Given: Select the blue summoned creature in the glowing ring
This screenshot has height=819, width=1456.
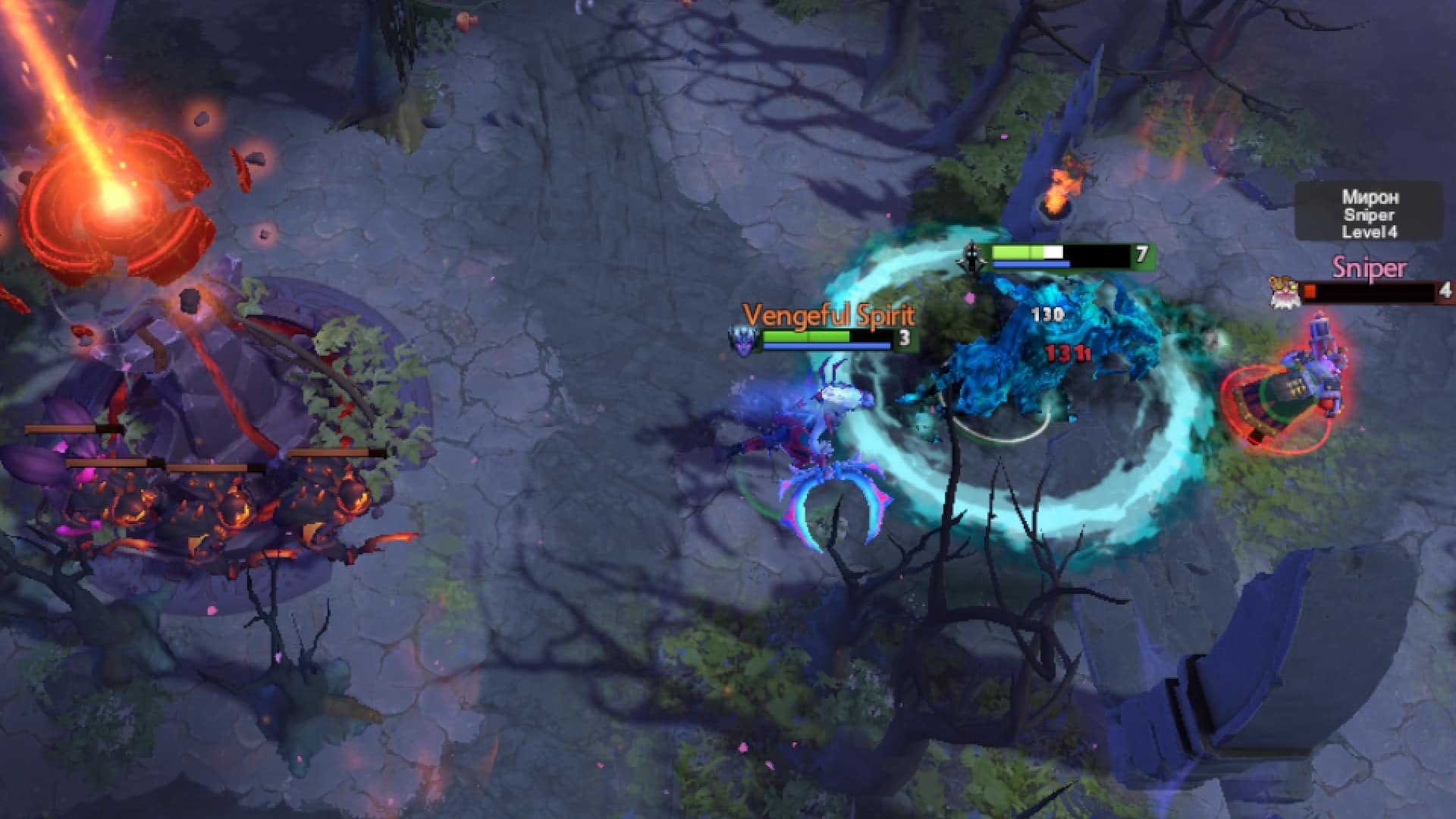Looking at the screenshot, I should point(1009,364).
